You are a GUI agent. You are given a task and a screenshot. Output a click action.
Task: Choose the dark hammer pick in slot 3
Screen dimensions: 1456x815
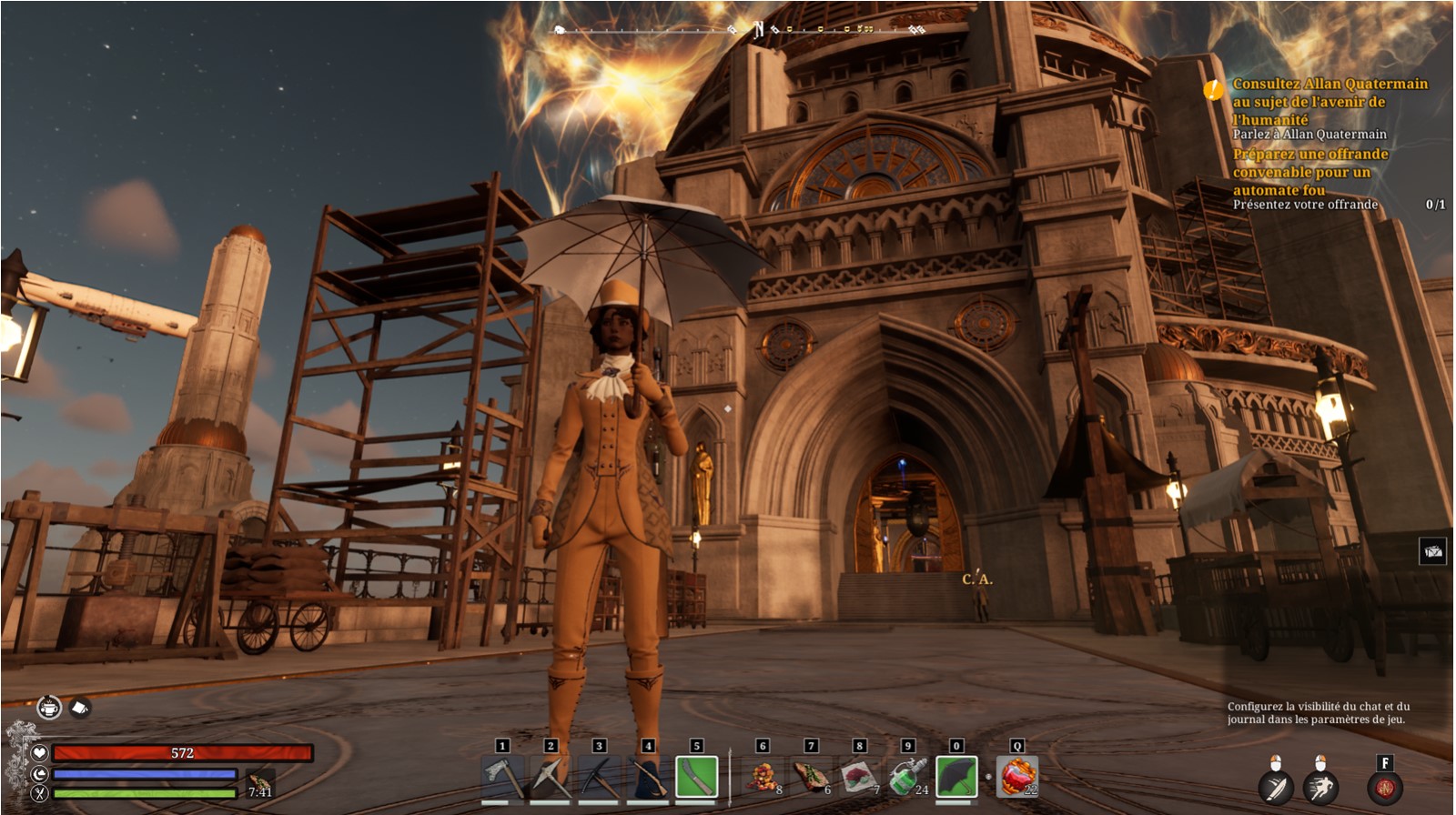[599, 778]
